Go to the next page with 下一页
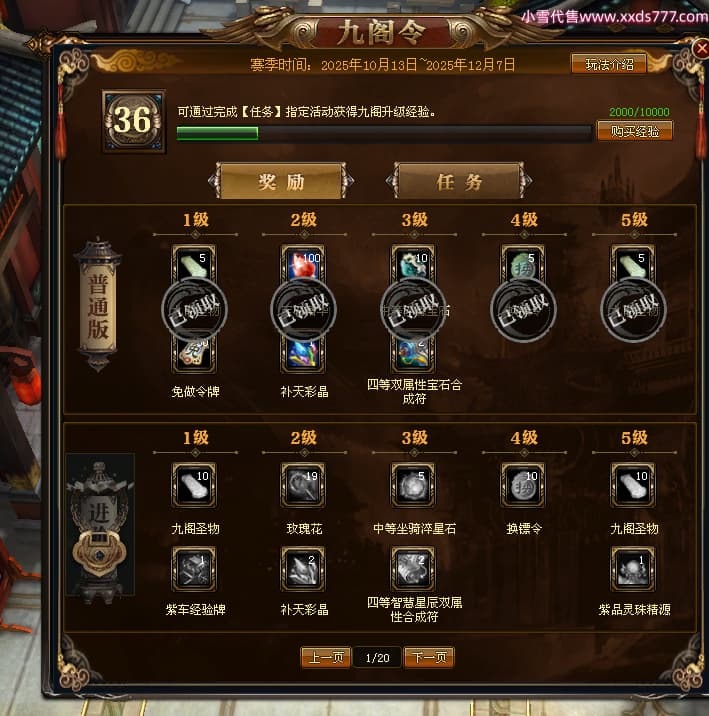 click(x=430, y=657)
